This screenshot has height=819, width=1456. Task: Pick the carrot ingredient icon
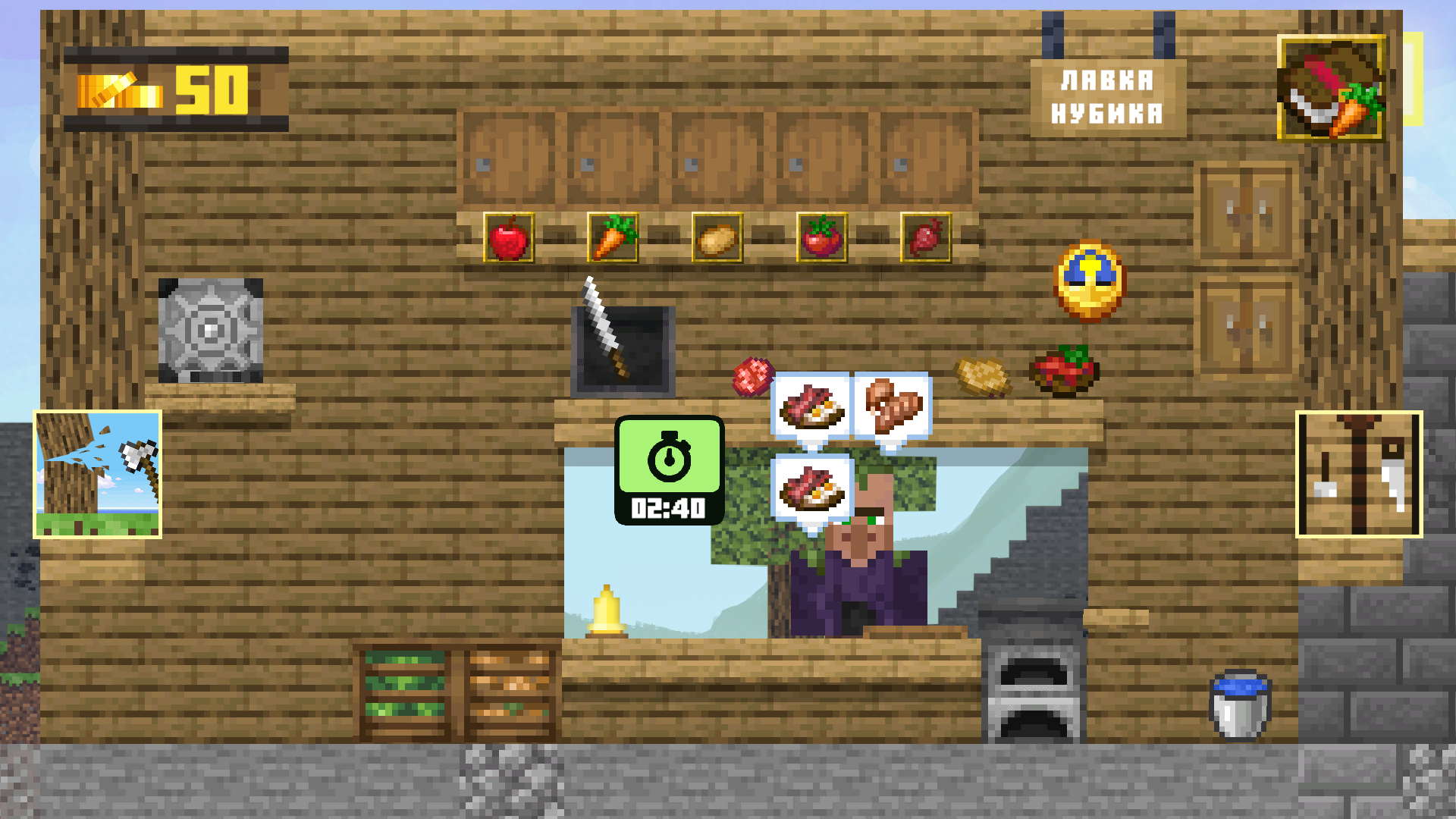[x=613, y=237]
